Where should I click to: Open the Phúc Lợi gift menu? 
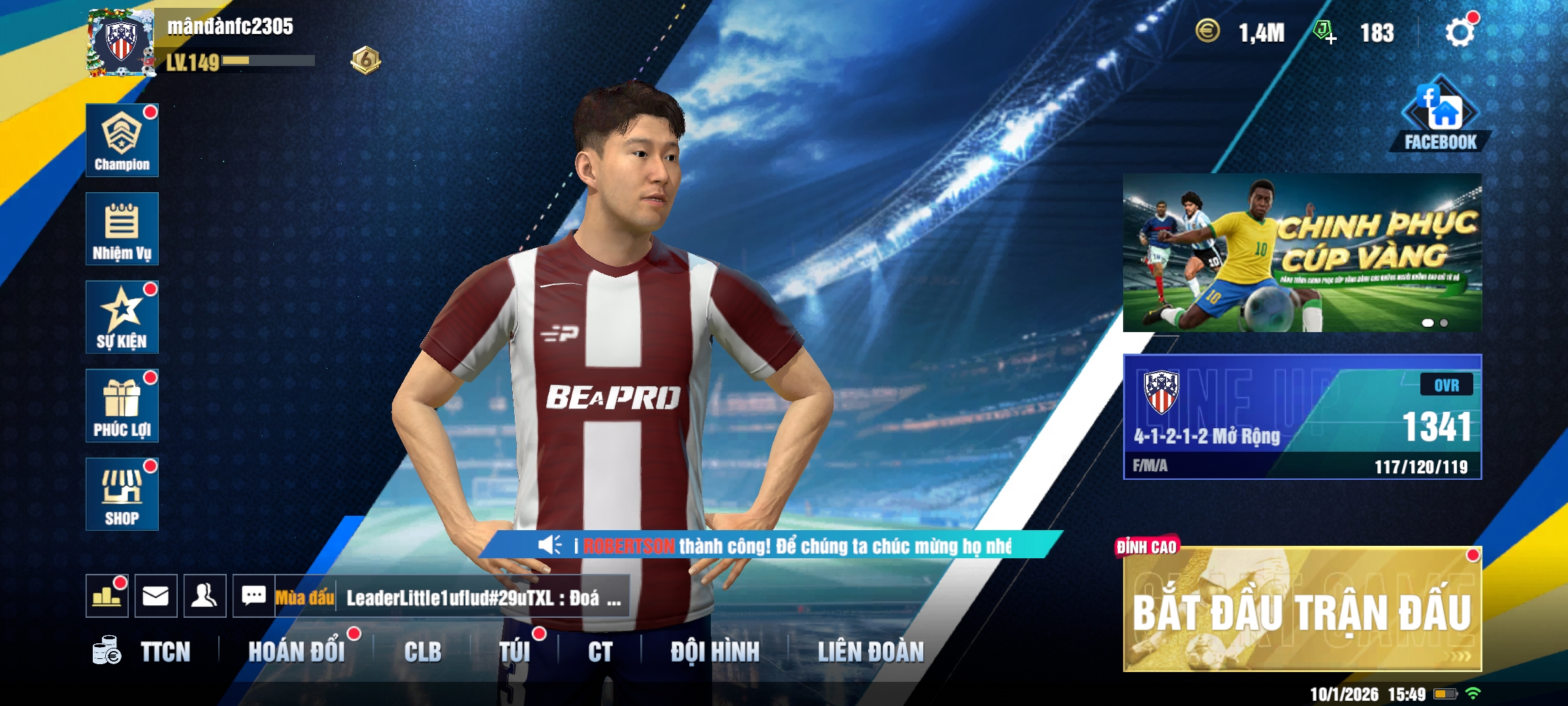122,405
